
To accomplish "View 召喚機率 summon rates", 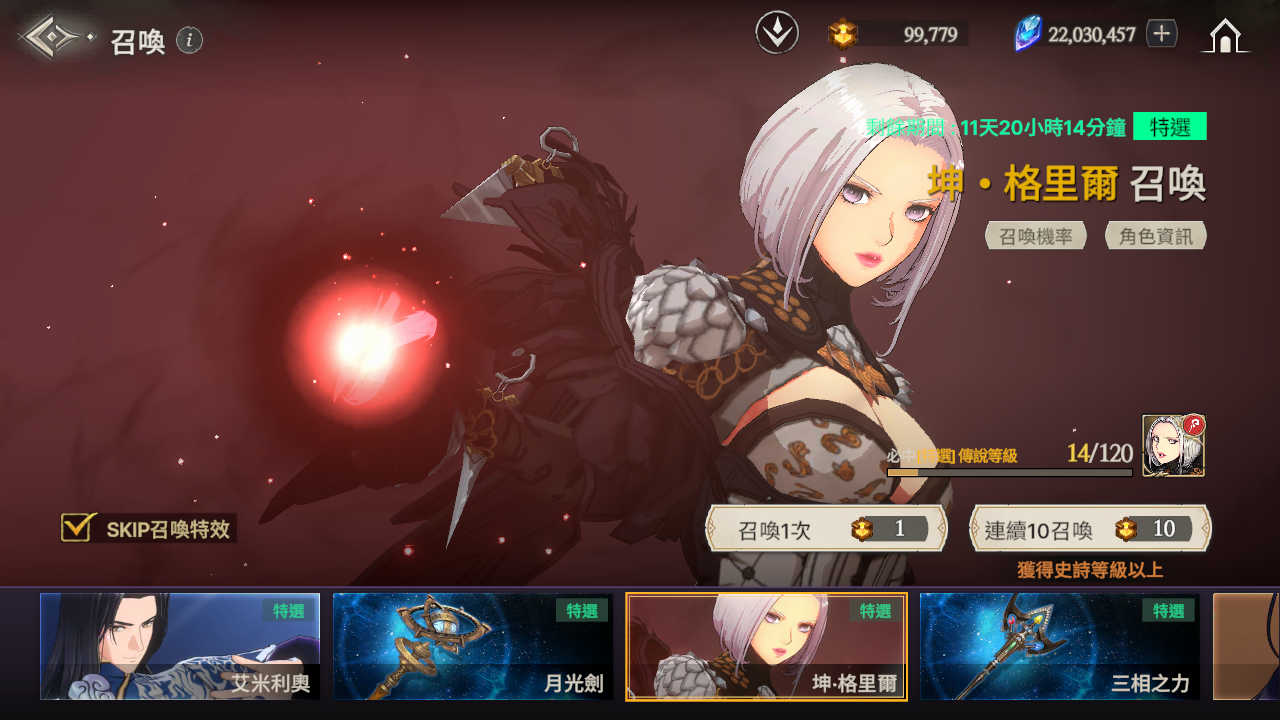I will (x=1036, y=236).
